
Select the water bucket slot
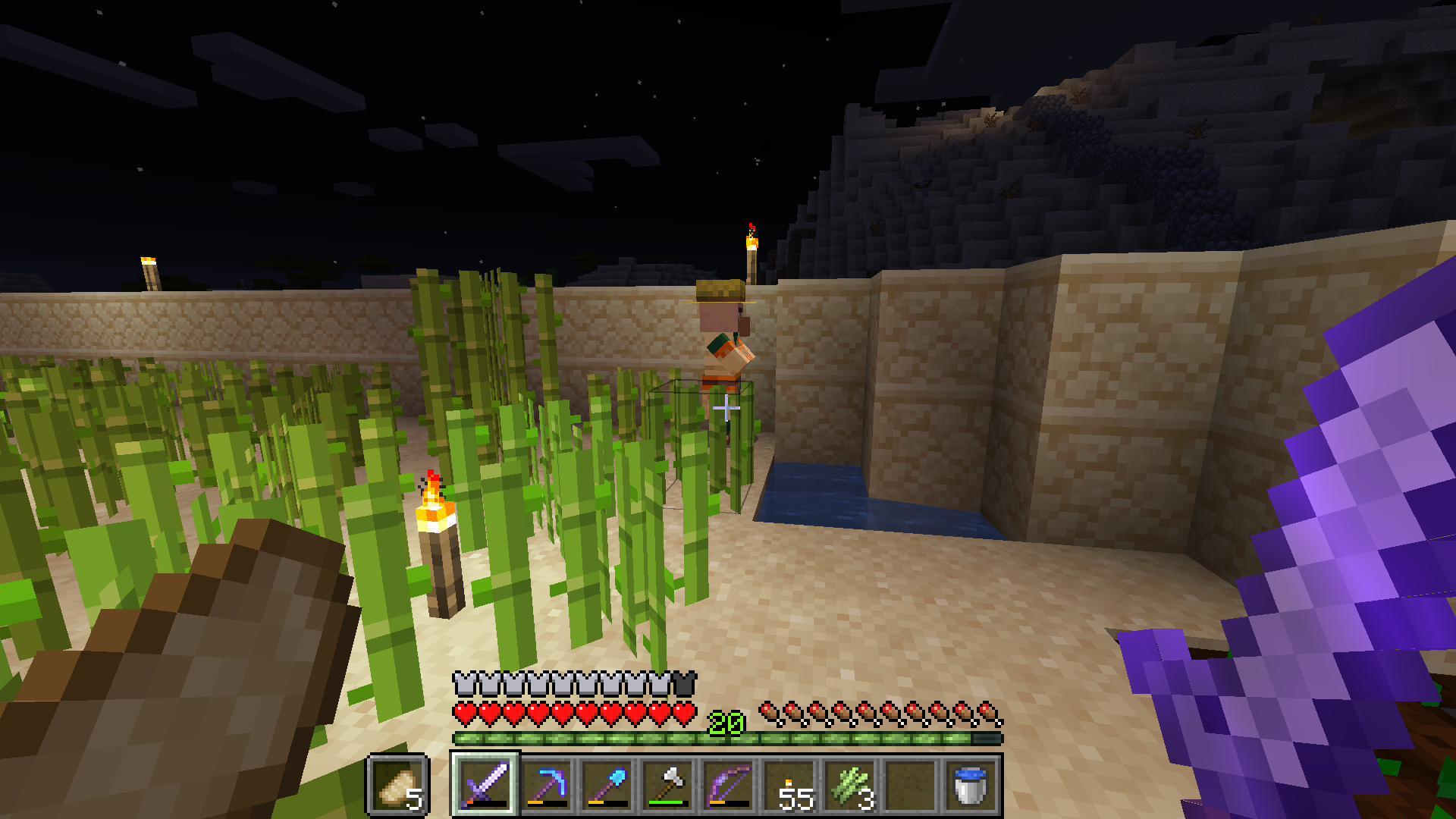coord(971,785)
